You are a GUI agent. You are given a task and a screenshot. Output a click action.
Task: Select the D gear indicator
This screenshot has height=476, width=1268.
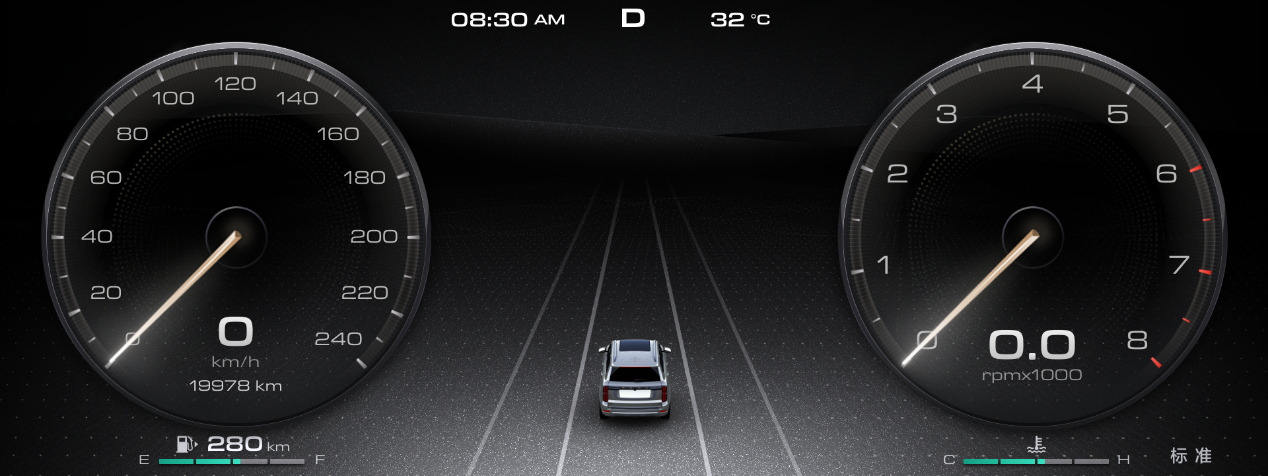[633, 19]
